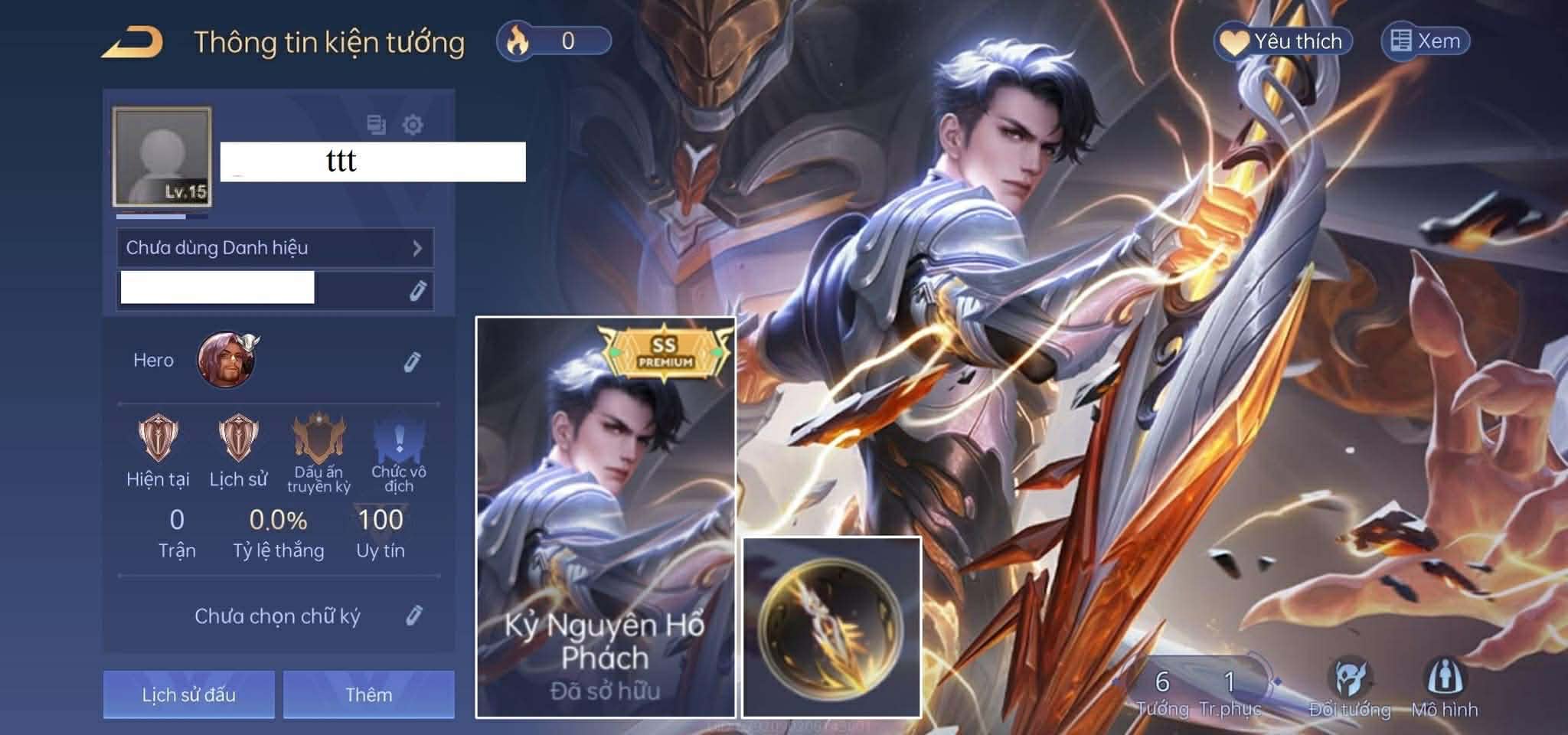Edit the Hero showcase with pencil icon
The image size is (1568, 735).
coord(413,361)
